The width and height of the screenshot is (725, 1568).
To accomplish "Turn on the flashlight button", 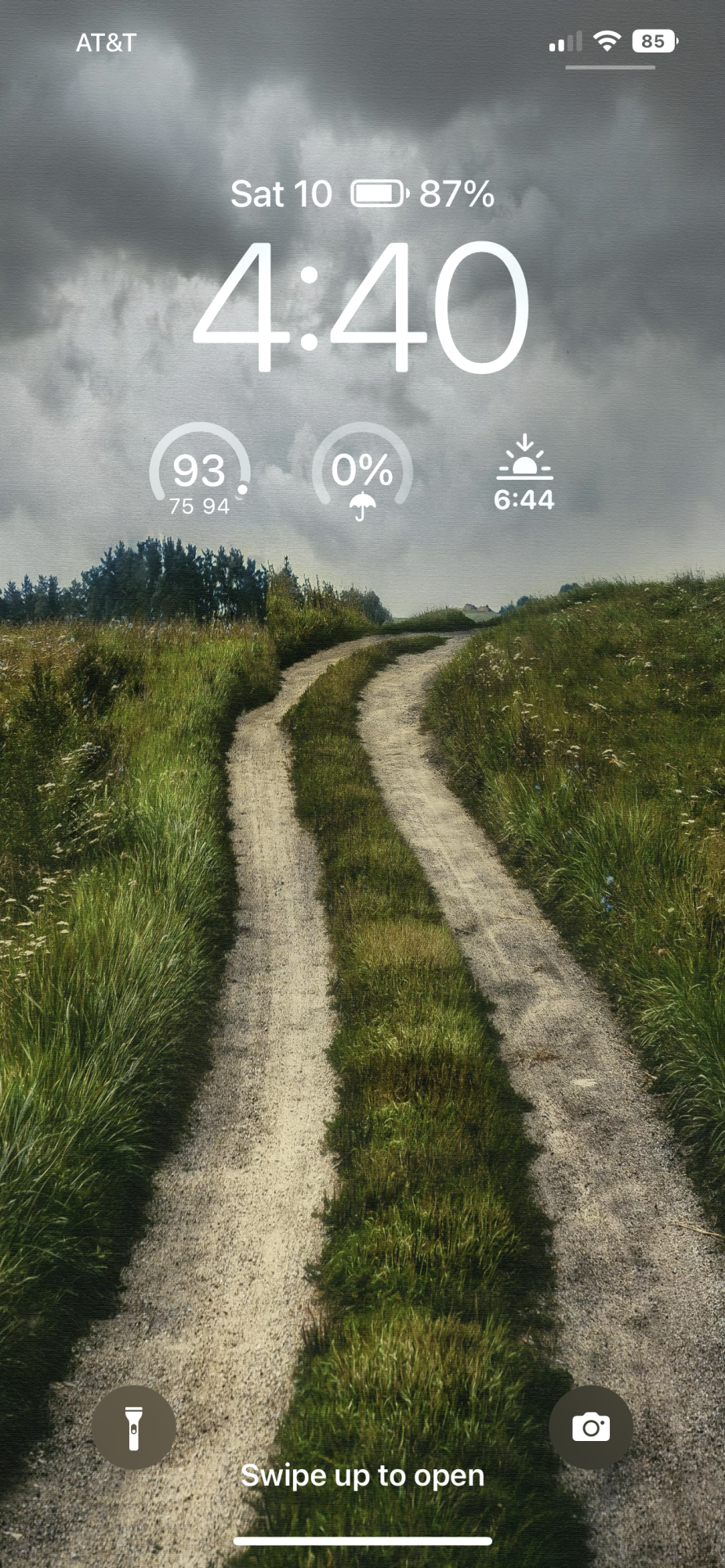I will [133, 1427].
